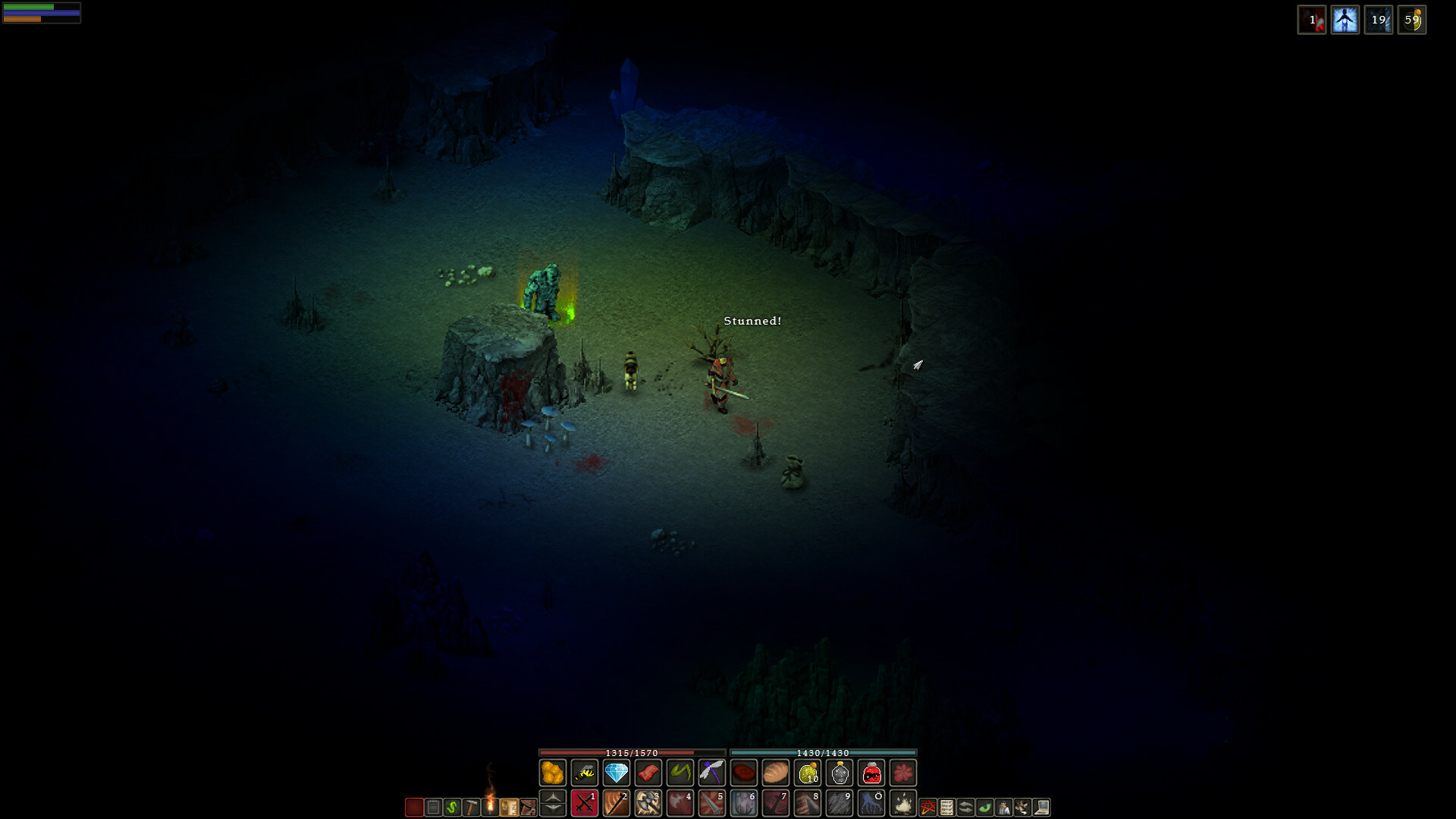Toggle the green curved arrow icon
Image resolution: width=1456 pixels, height=819 pixels.
click(x=986, y=806)
